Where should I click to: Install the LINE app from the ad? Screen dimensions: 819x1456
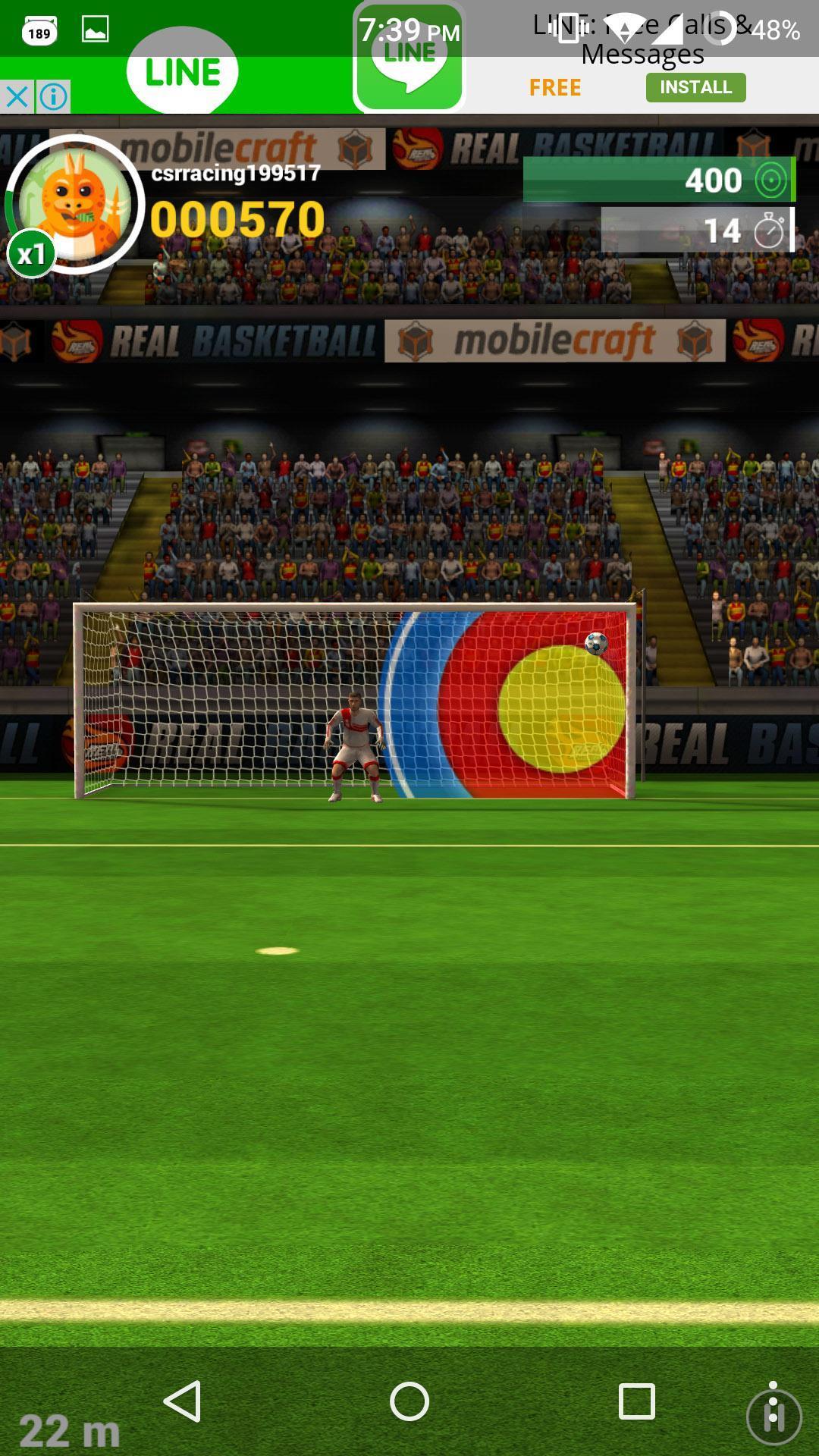(695, 87)
